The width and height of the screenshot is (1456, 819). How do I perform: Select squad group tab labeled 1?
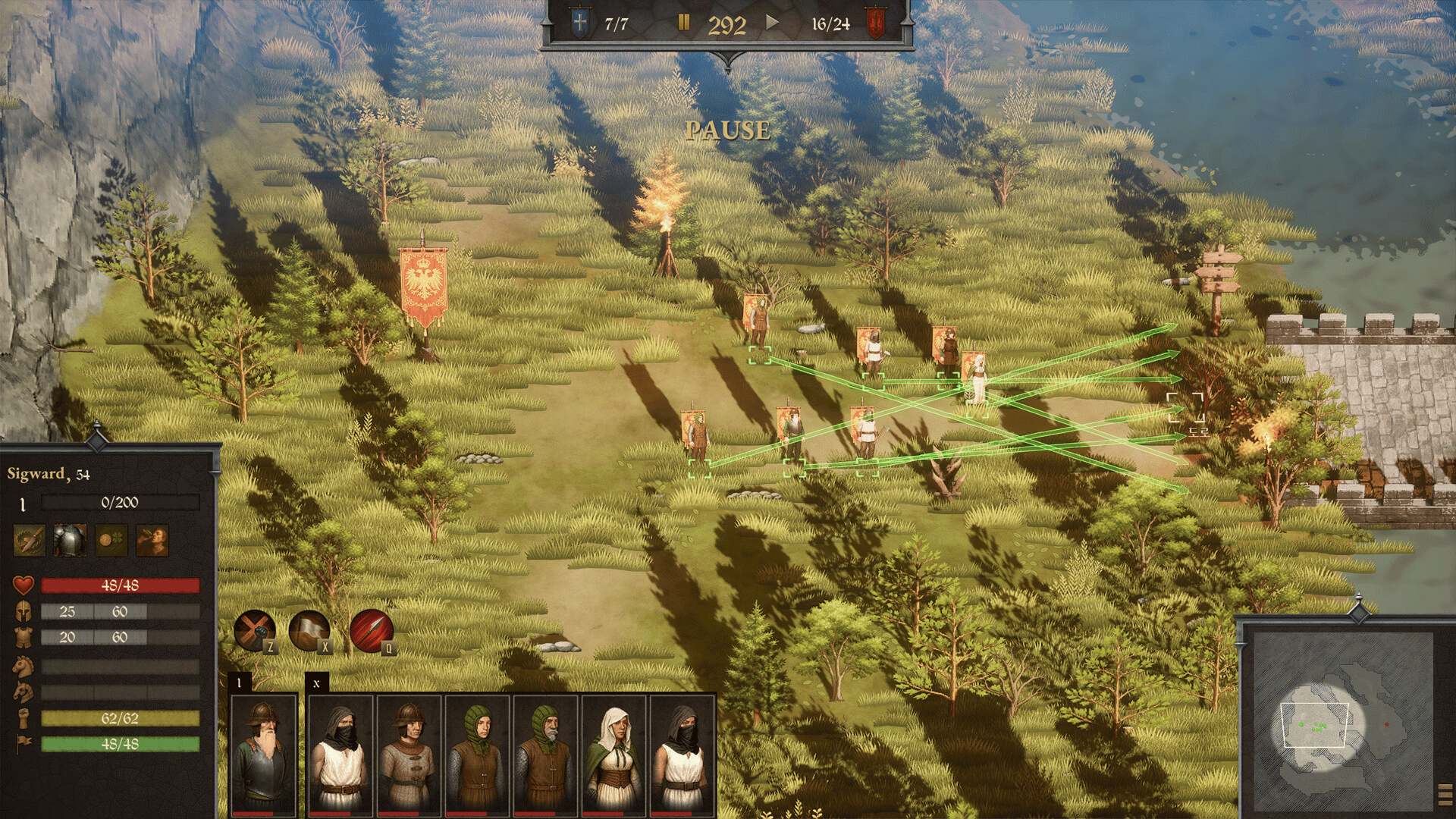point(239,683)
